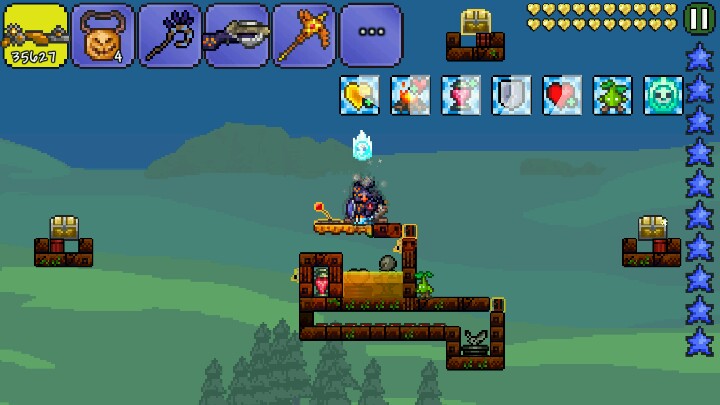Select the highlighted gun slot with 35627 ammo

[34, 36]
